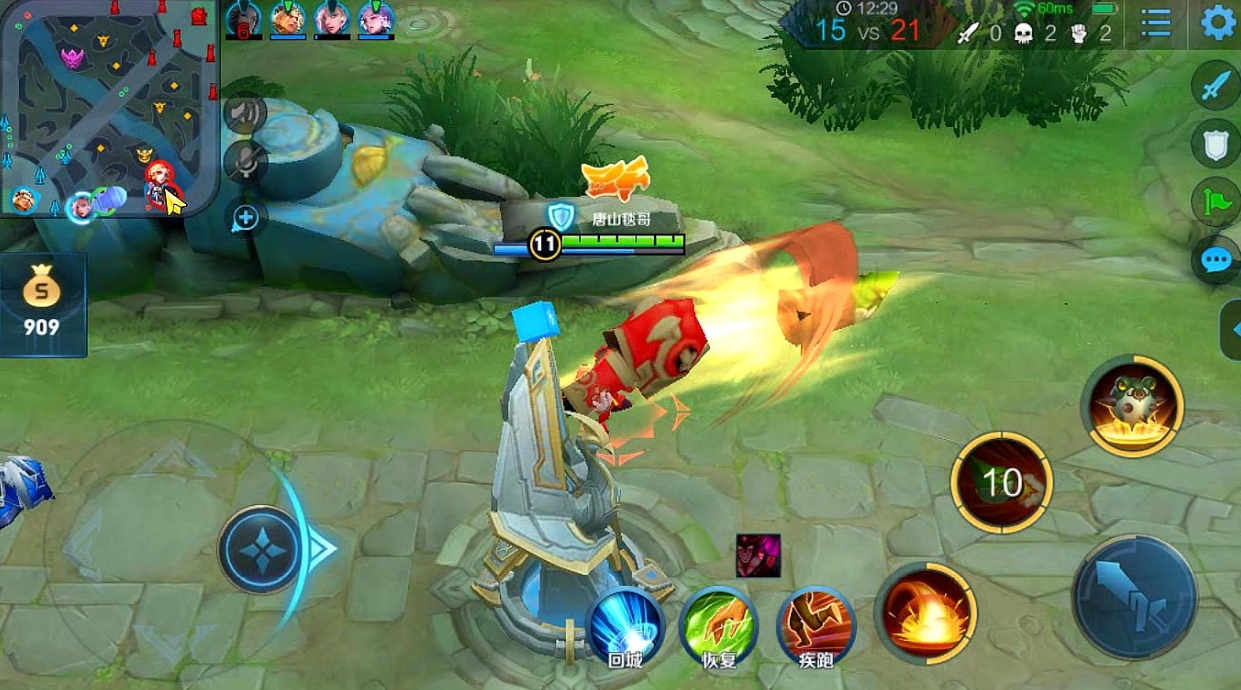This screenshot has width=1241, height=690.
Task: Open the quick chat bubble
Action: tap(1215, 261)
